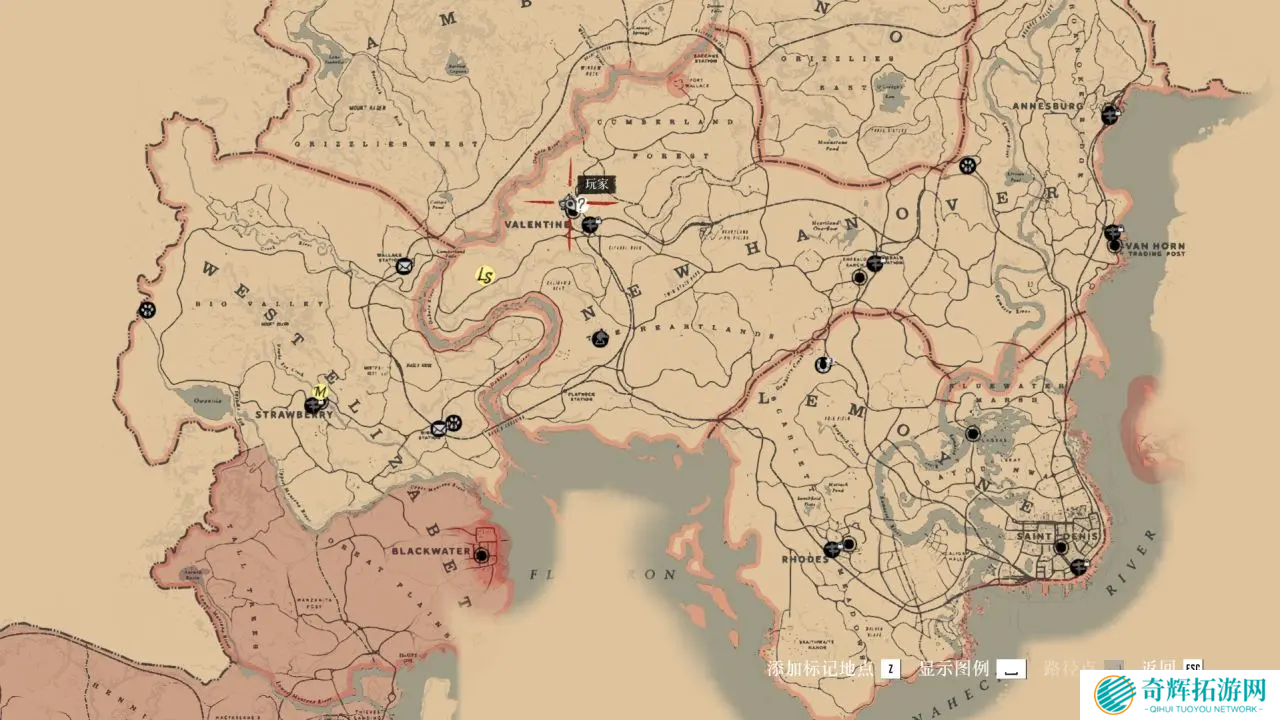The image size is (1280, 720).
Task: Click the black icon below the Strawberry M marker
Action: coord(313,406)
